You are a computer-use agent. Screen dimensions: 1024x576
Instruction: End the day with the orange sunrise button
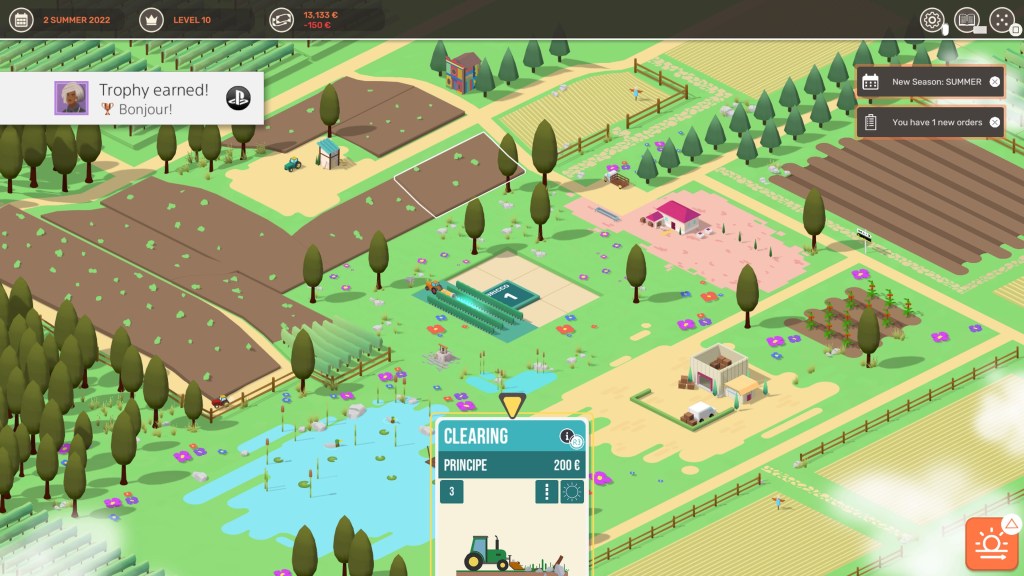[x=991, y=544]
